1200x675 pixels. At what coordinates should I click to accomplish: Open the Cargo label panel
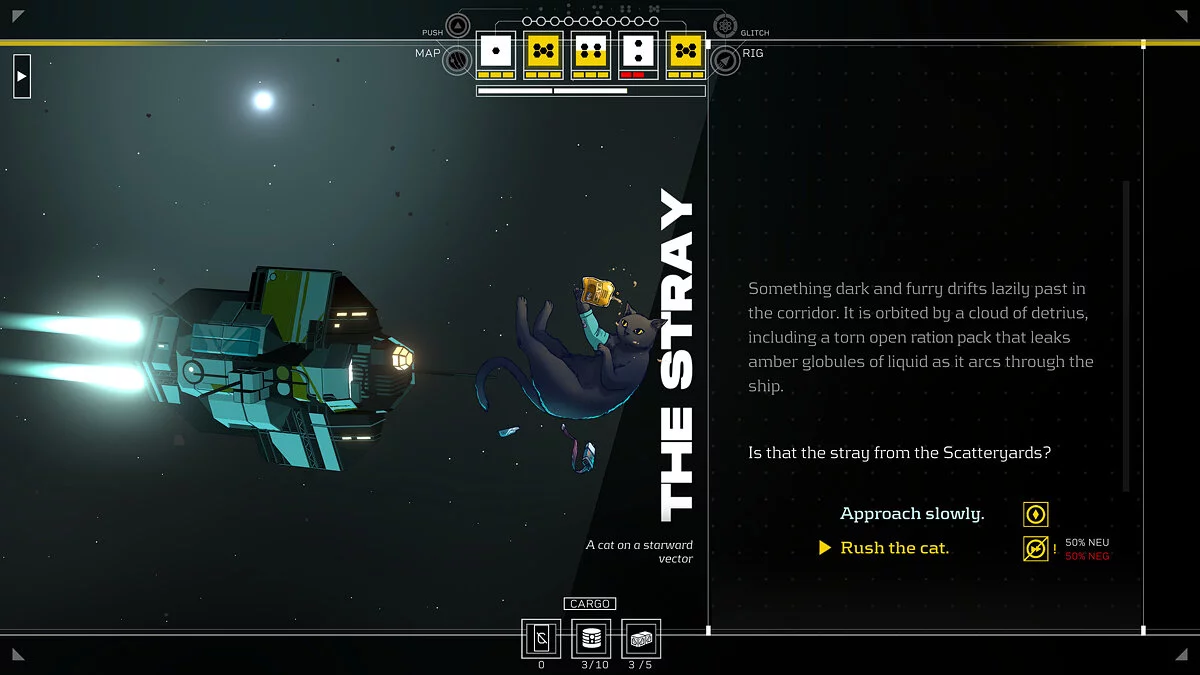click(590, 604)
